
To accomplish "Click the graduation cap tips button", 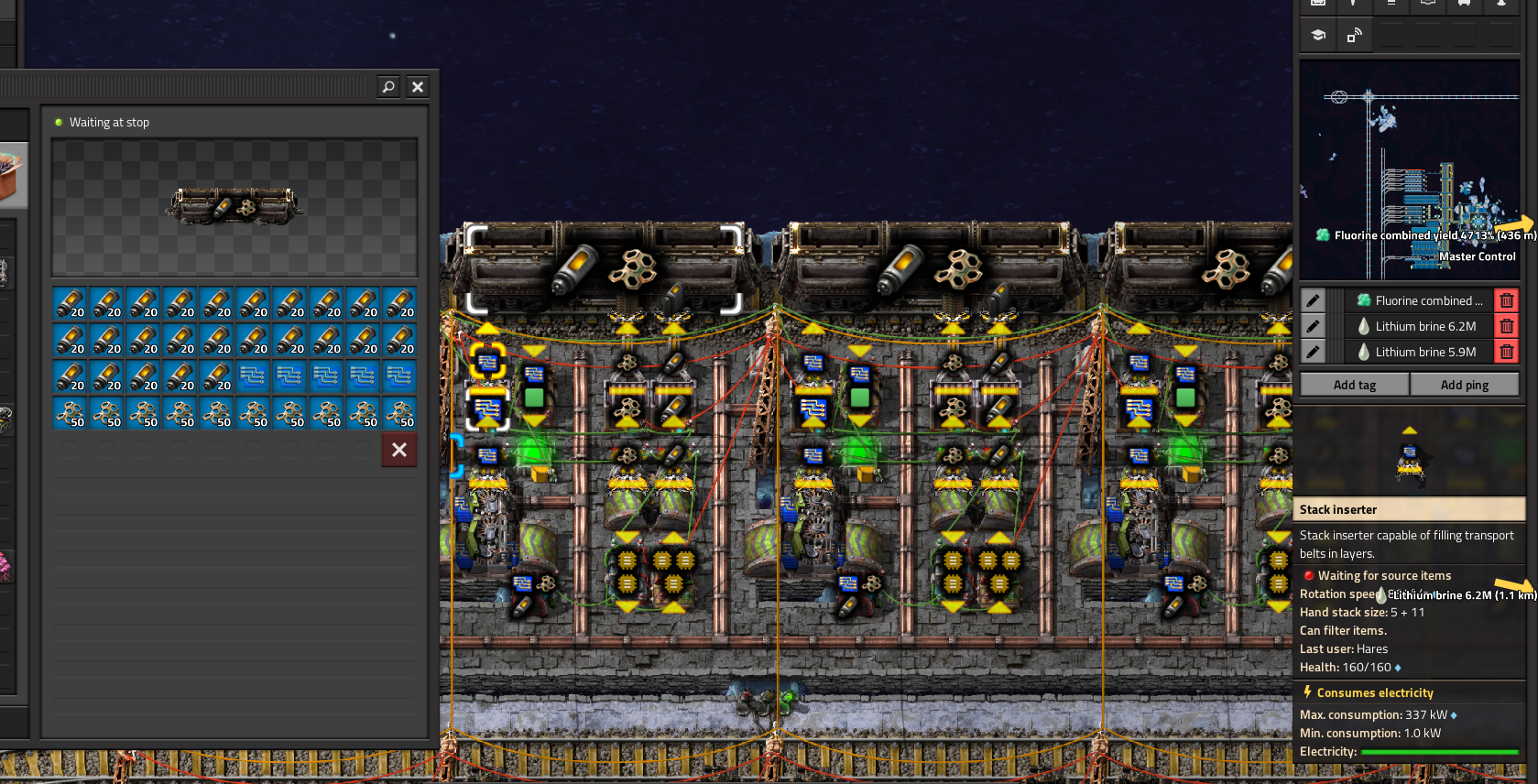I will (1318, 36).
